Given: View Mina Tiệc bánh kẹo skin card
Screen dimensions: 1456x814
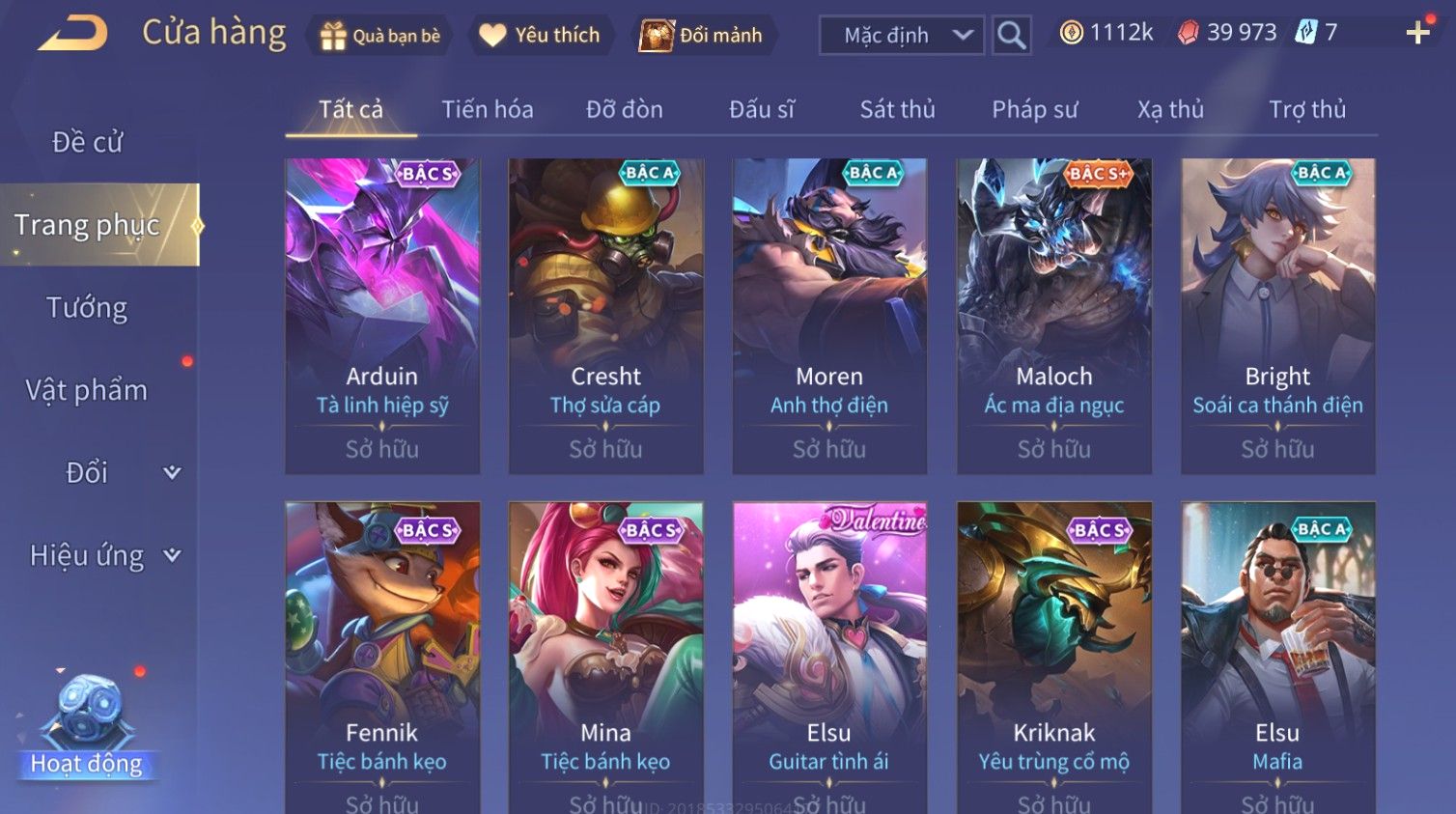Looking at the screenshot, I should pos(606,657).
